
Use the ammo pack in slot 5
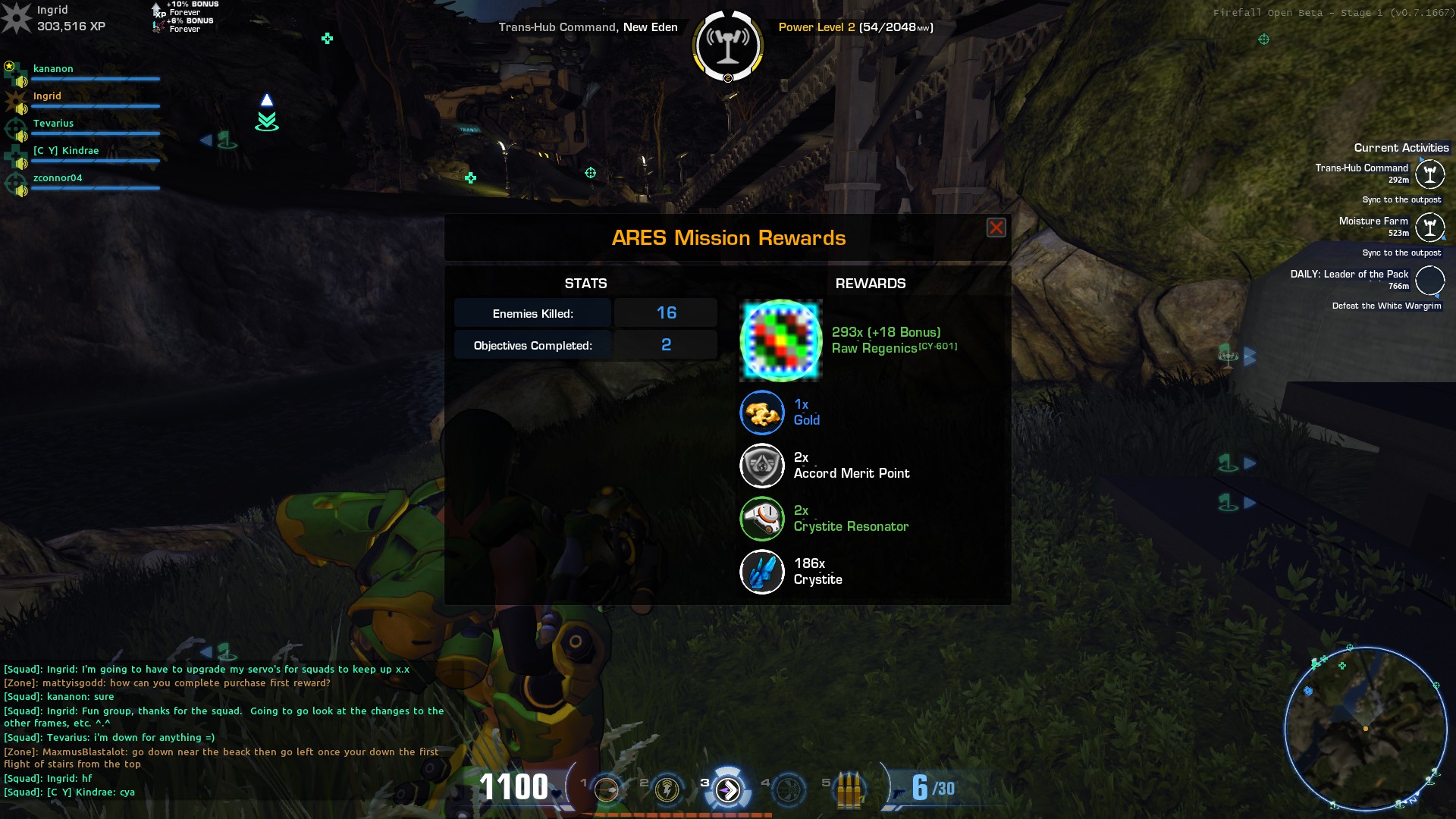point(849,789)
